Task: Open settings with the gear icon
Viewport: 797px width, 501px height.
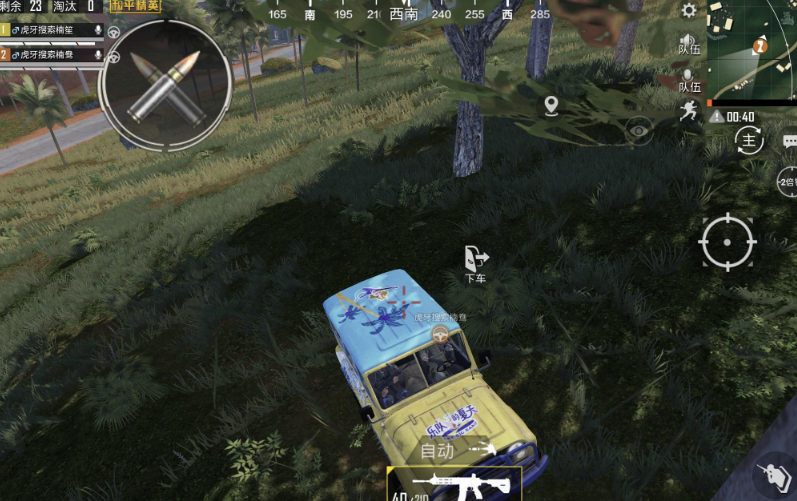Action: click(x=689, y=11)
